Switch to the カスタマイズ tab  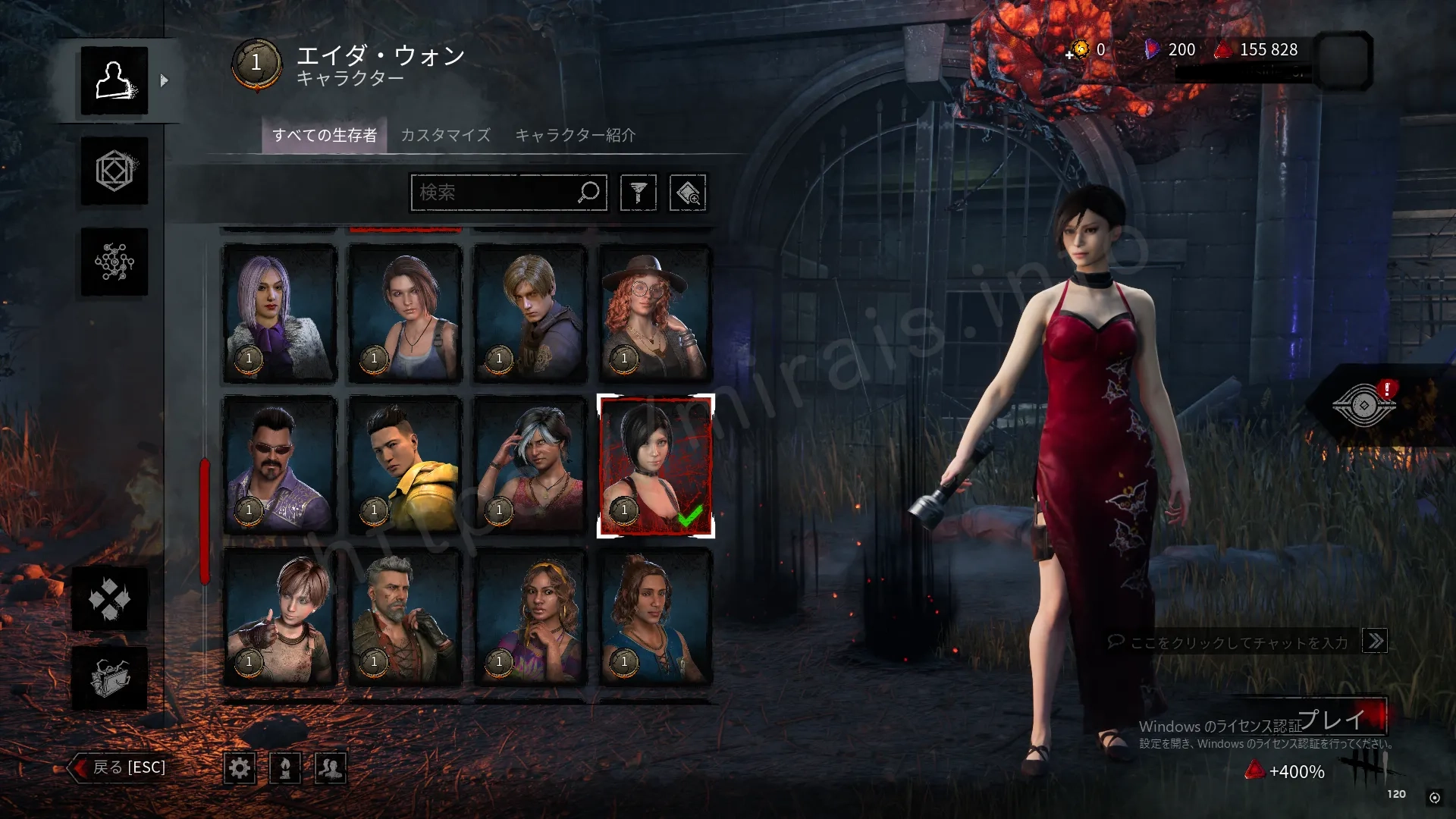point(445,135)
